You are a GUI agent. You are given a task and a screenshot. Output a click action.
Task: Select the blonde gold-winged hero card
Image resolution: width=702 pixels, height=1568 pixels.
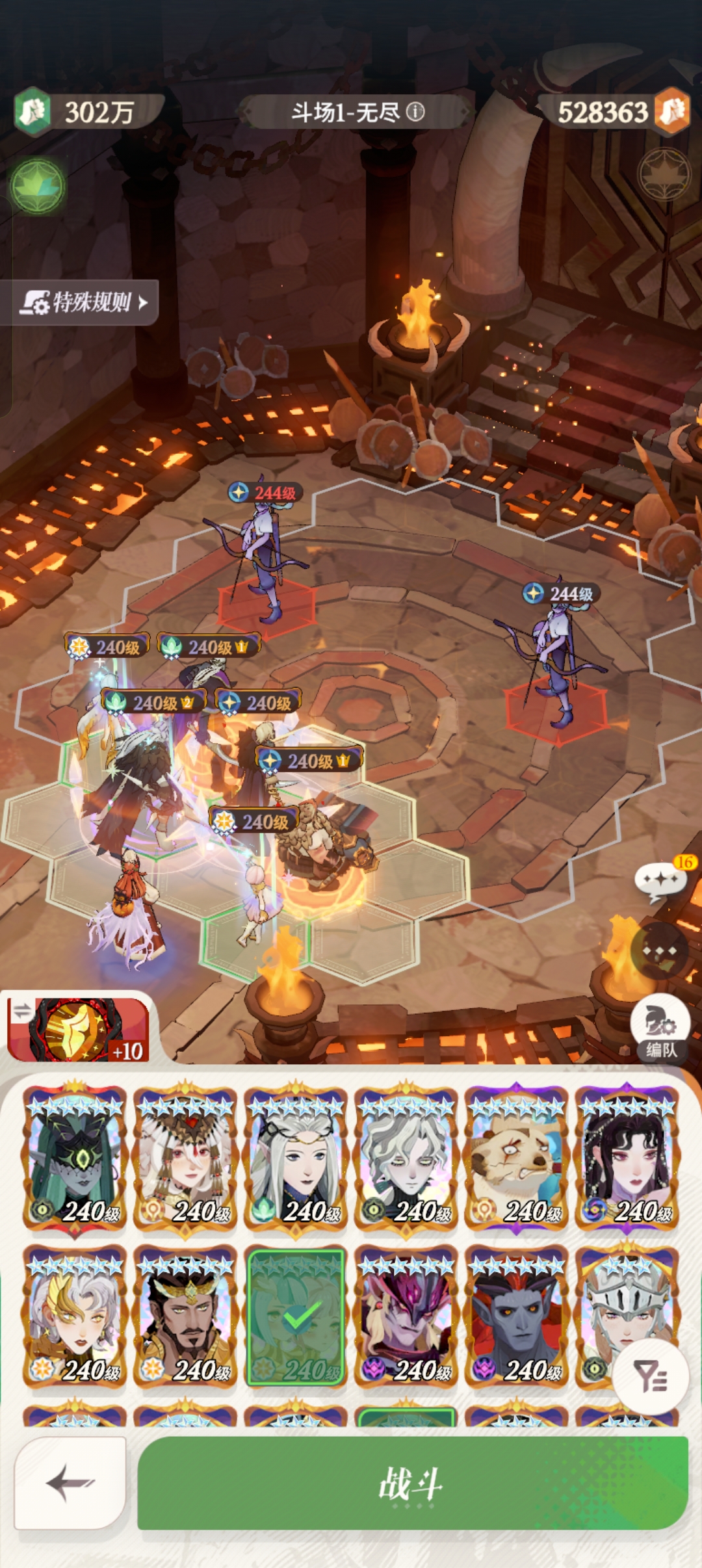click(75, 1316)
